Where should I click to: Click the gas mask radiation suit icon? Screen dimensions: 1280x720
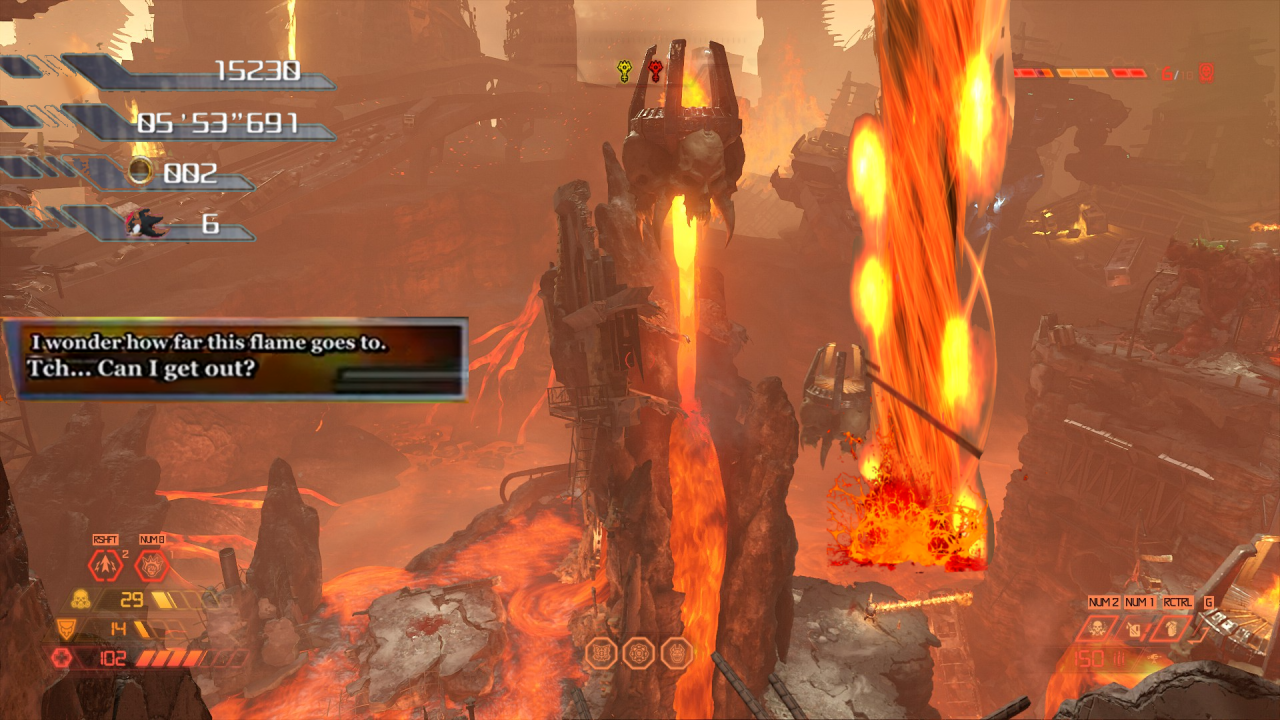(78, 600)
